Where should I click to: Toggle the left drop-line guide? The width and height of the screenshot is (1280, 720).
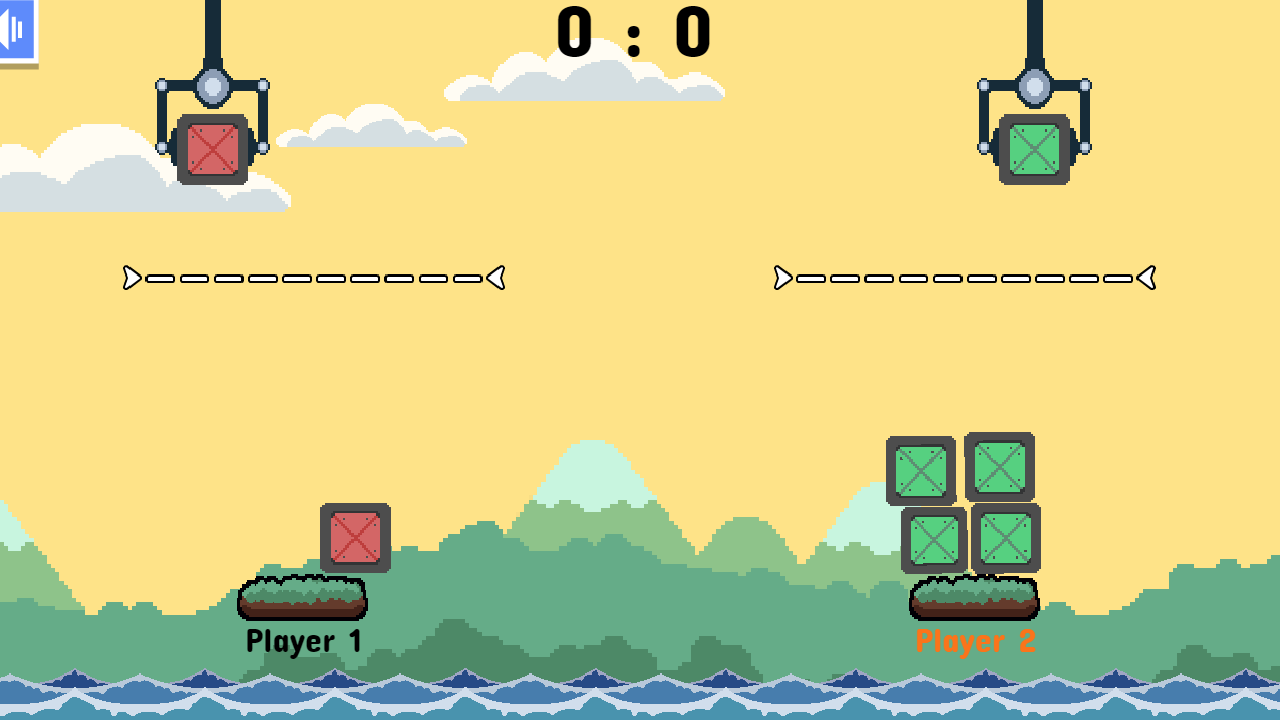[x=313, y=278]
